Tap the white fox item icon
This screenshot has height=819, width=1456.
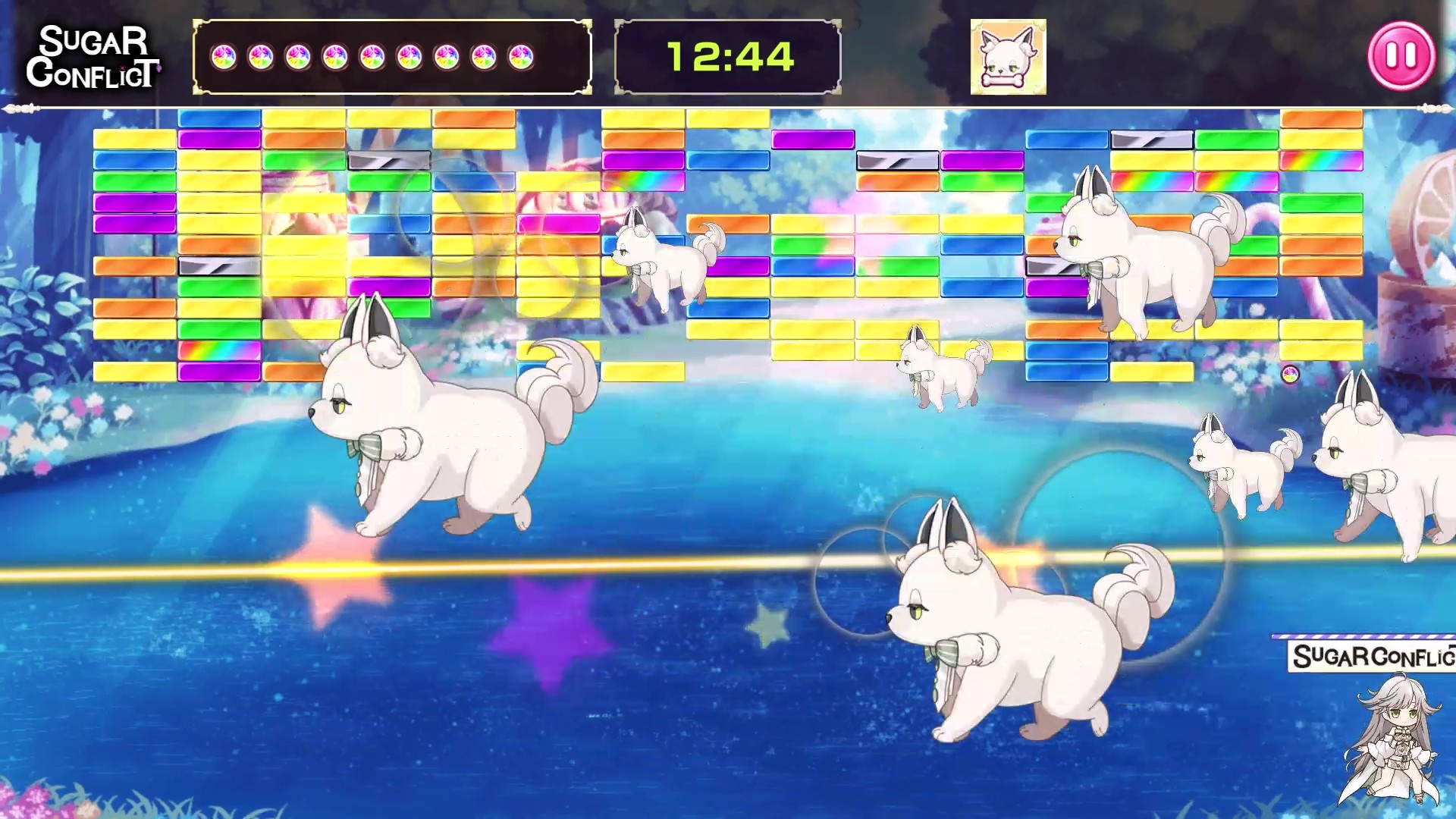pyautogui.click(x=1008, y=57)
